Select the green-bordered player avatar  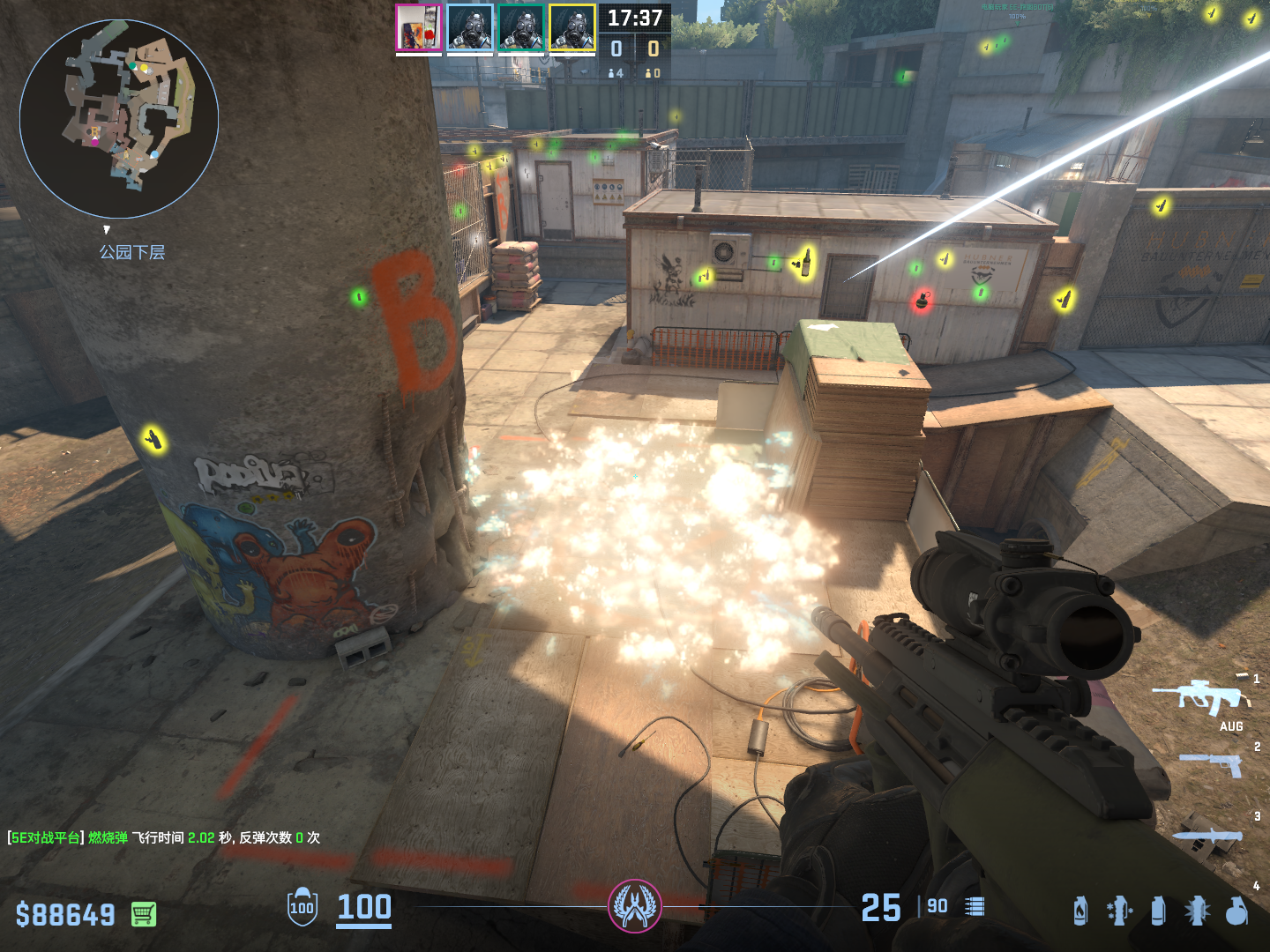coord(520,28)
